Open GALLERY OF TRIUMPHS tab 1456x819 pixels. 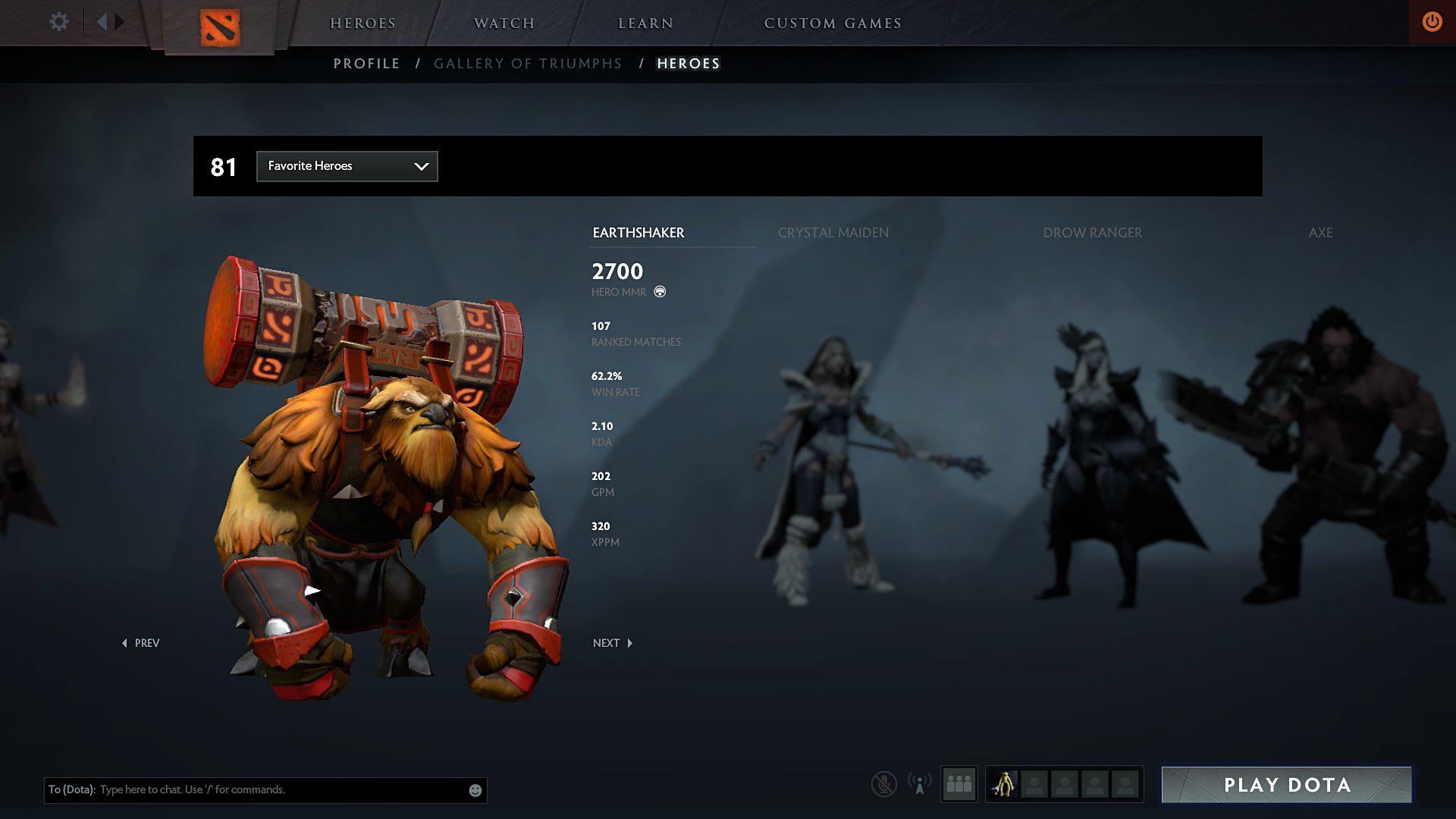528,64
